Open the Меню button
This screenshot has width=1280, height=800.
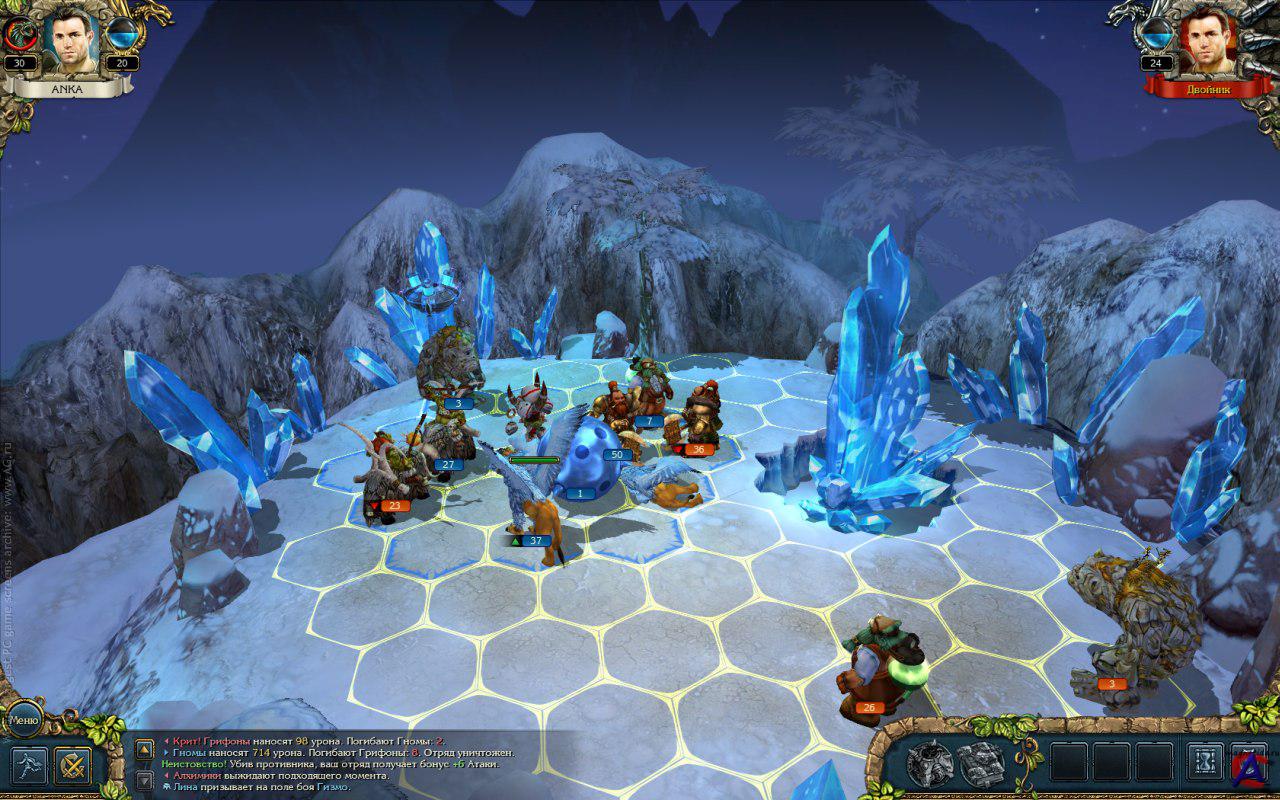22,719
